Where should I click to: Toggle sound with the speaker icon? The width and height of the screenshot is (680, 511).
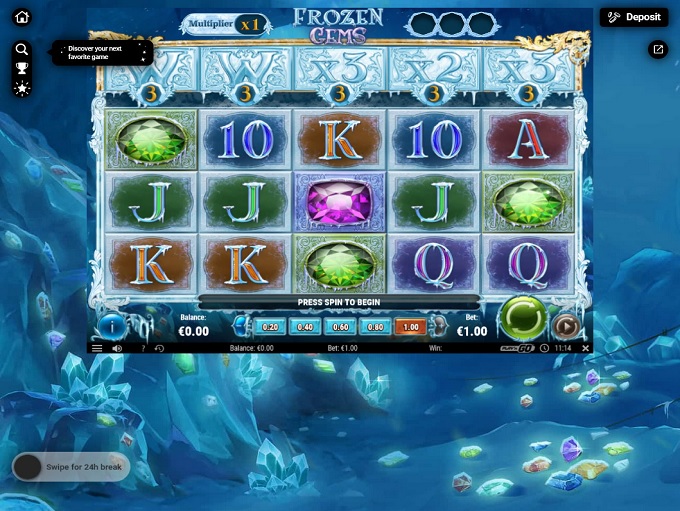pyautogui.click(x=117, y=348)
